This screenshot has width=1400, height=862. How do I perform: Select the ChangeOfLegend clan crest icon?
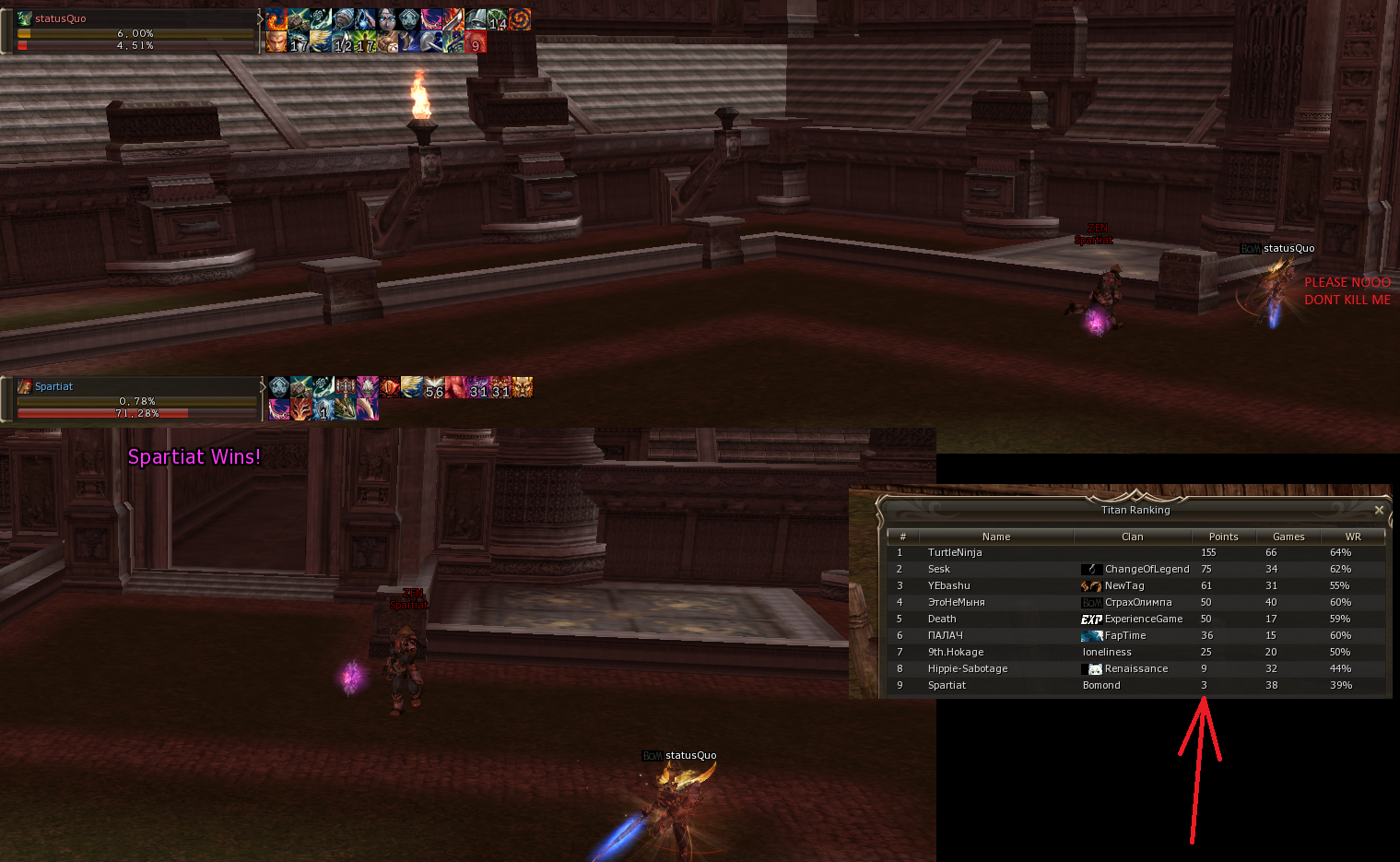pos(1092,569)
